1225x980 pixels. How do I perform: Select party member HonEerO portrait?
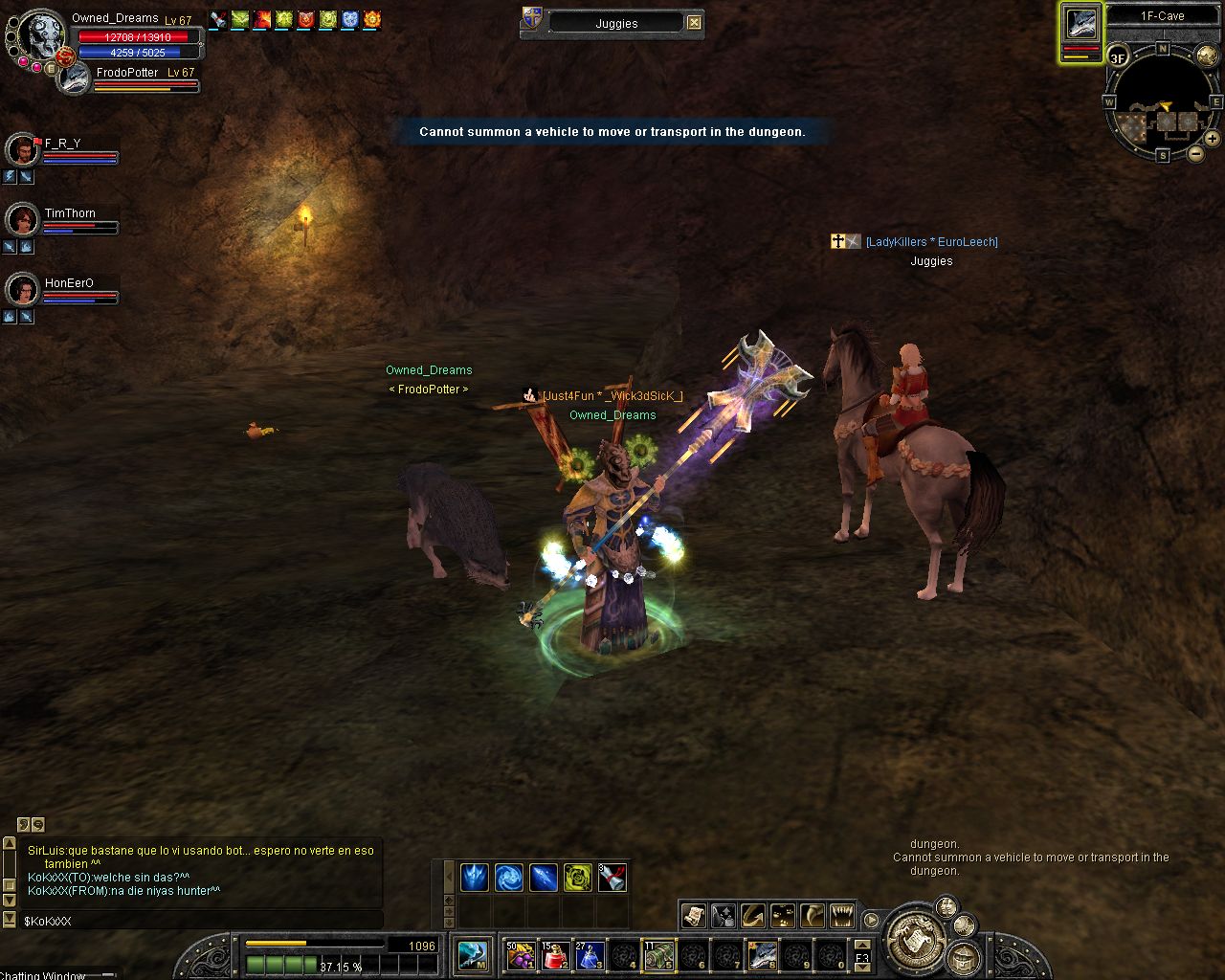coord(21,289)
